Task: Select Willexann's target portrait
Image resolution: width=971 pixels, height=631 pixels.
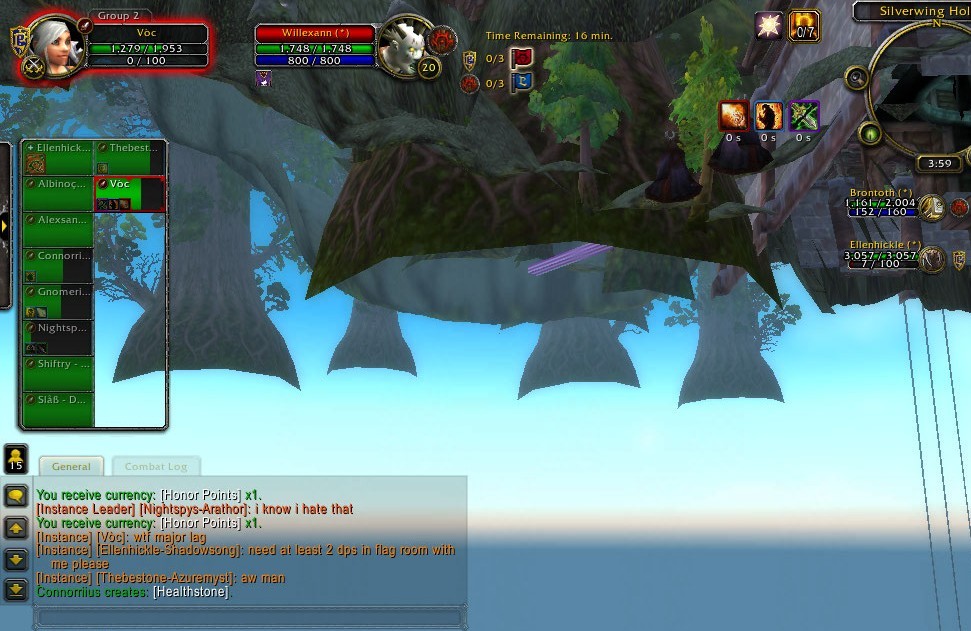Action: (x=405, y=47)
